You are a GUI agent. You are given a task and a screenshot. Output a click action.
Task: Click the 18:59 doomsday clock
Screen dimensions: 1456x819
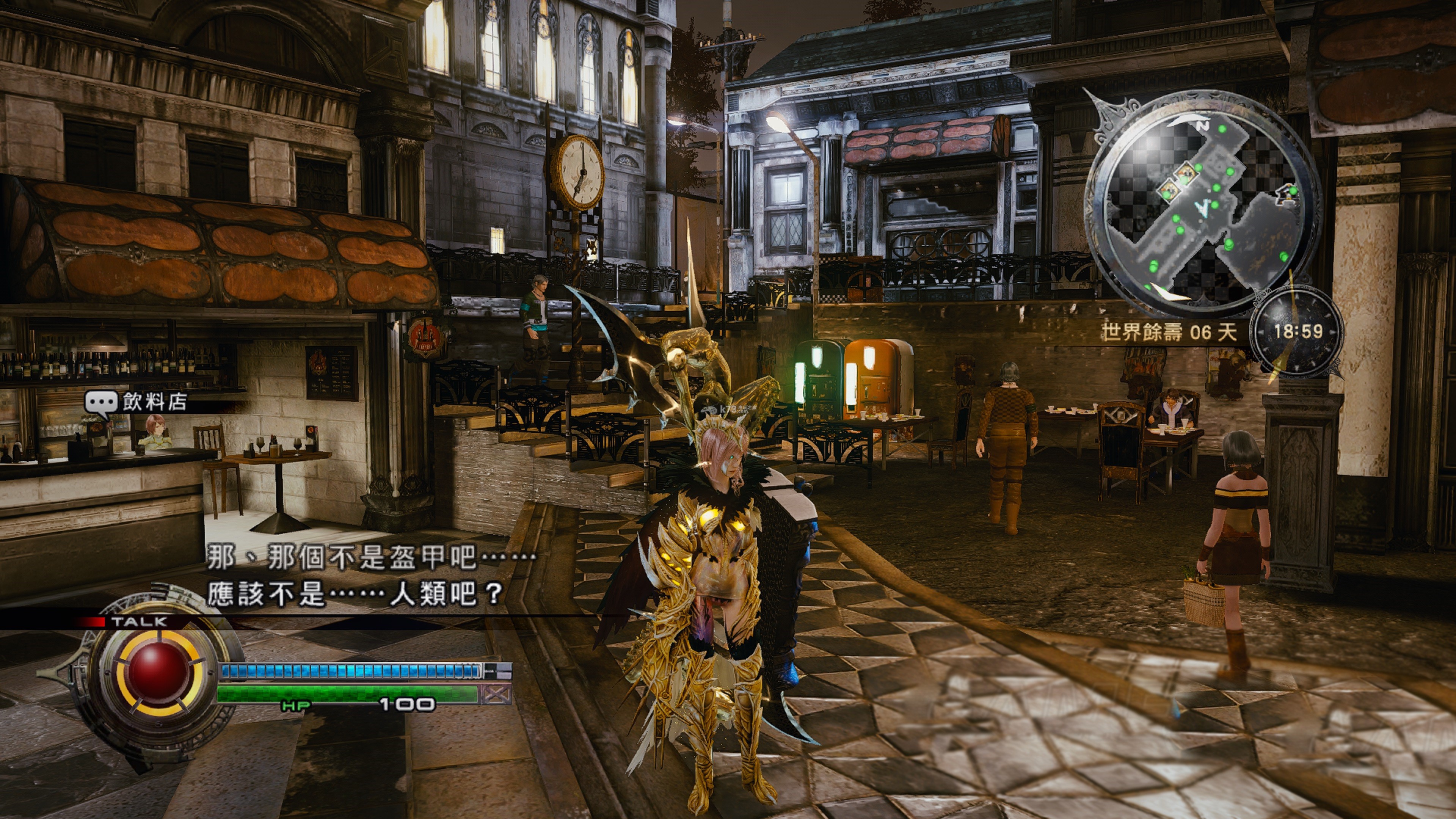(x=1297, y=332)
